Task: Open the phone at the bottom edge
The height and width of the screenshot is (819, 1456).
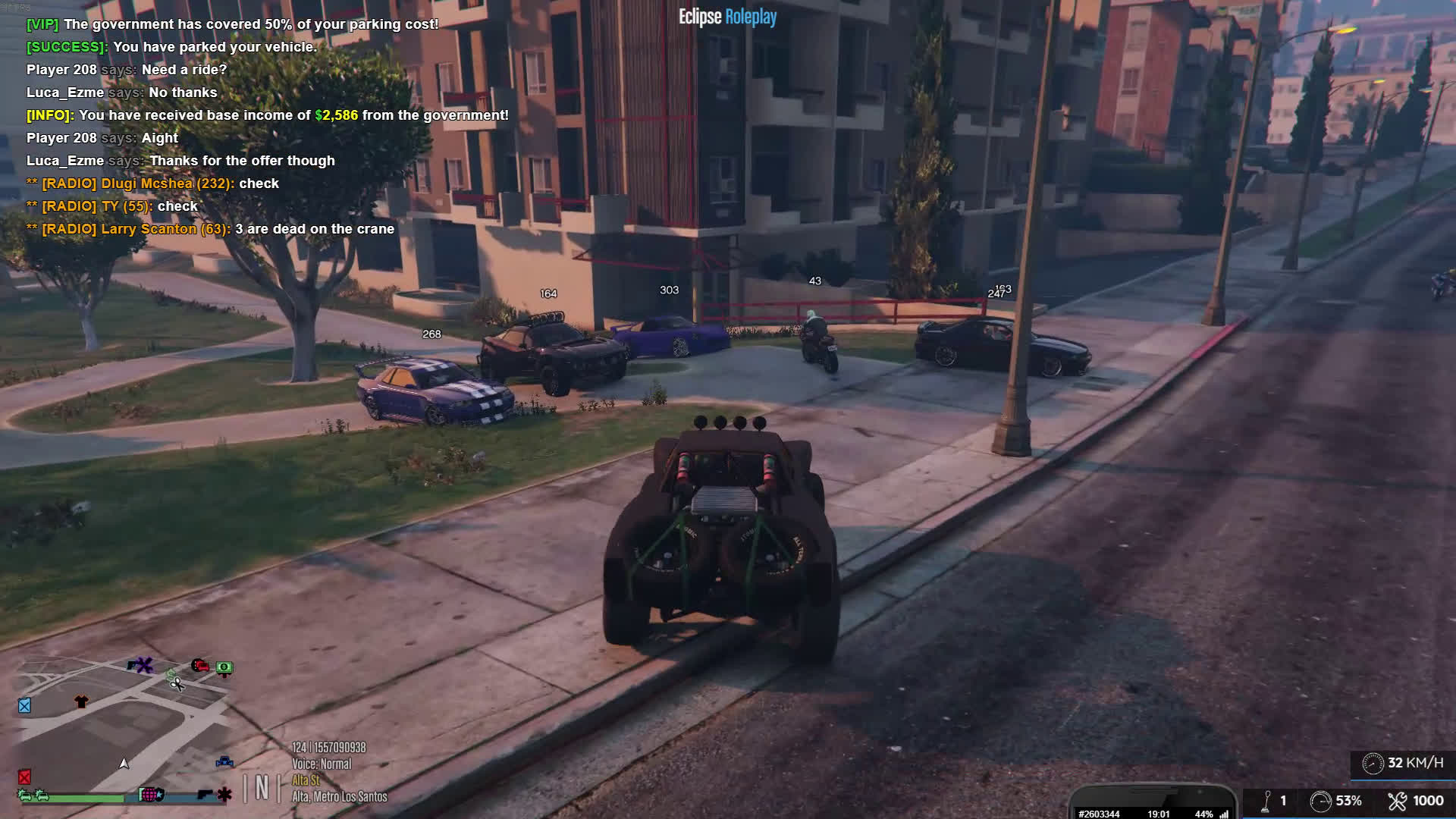Action: pos(1153,807)
